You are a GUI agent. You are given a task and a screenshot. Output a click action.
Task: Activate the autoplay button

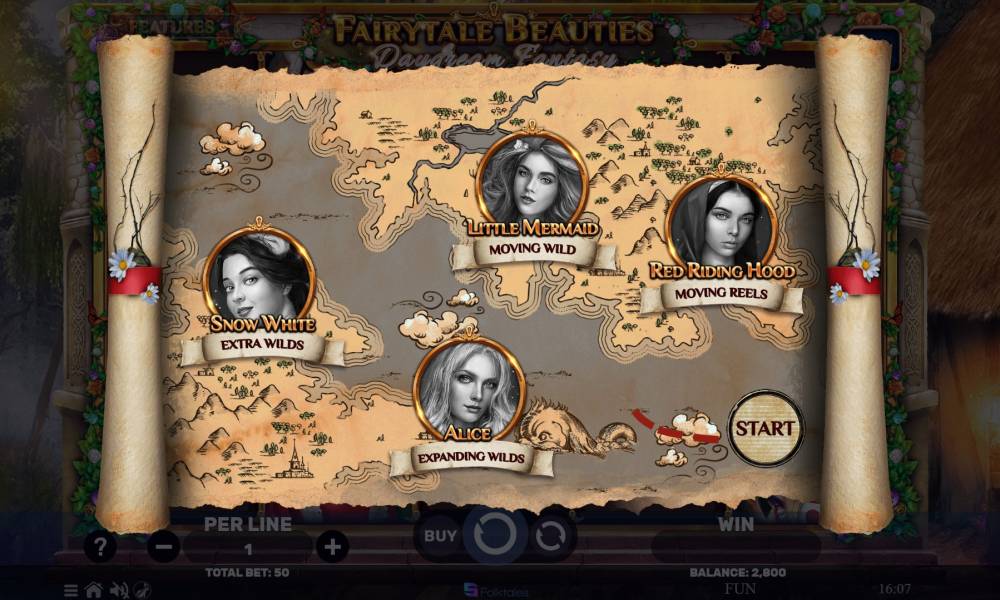[550, 536]
